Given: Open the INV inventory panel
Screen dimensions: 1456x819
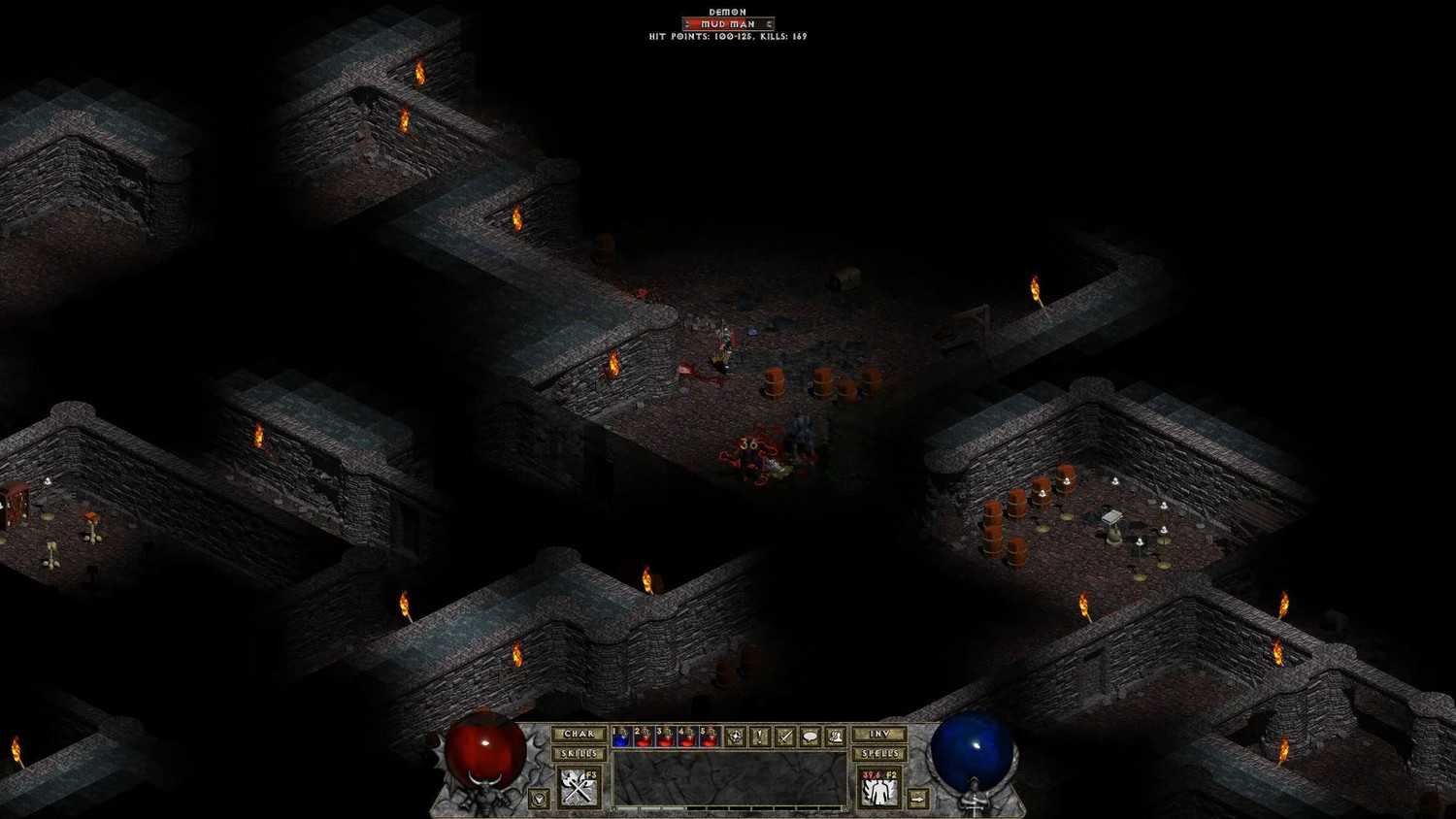Looking at the screenshot, I should click(x=879, y=735).
